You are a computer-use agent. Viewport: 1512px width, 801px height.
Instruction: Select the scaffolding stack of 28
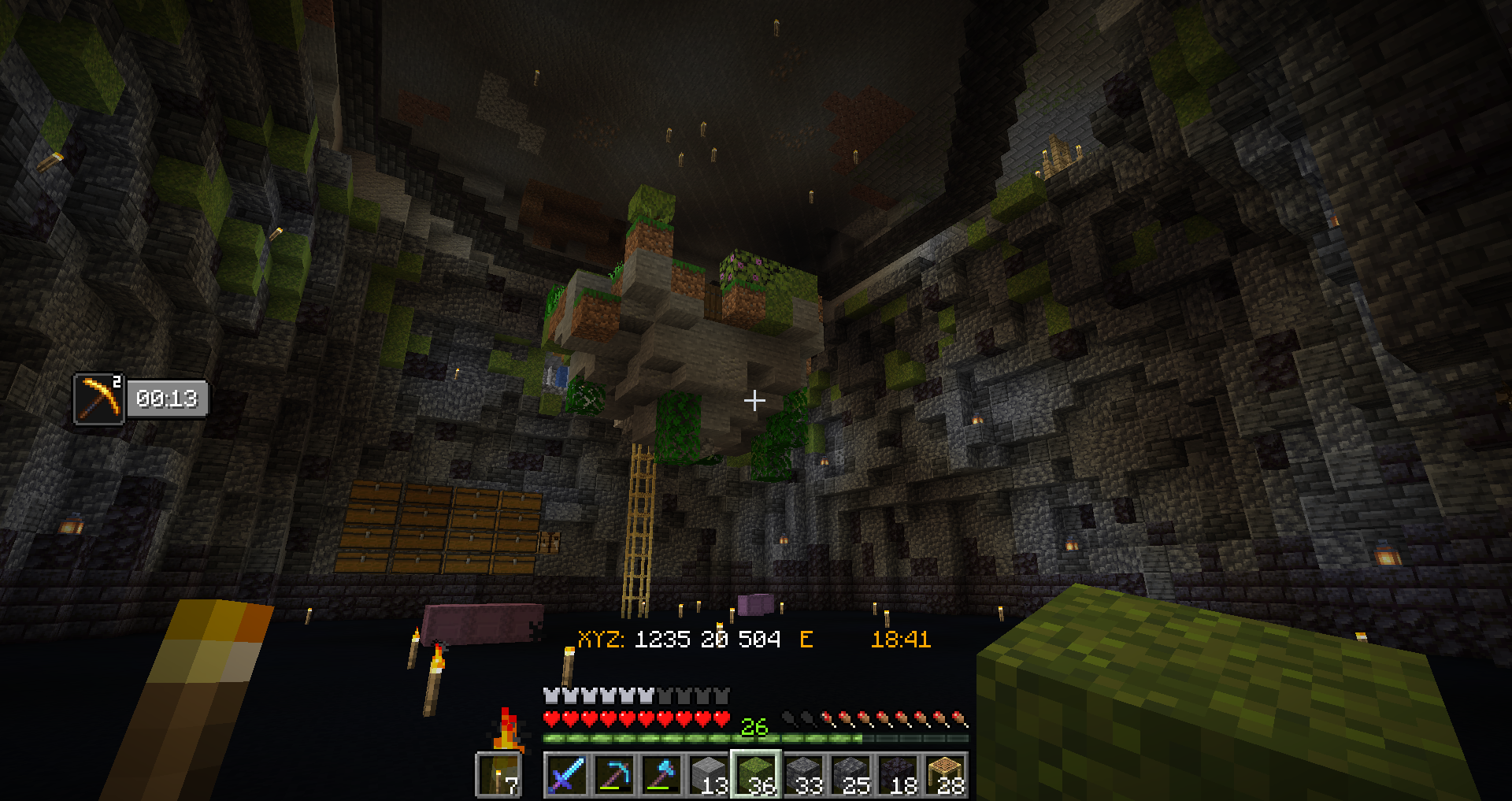pos(945,775)
